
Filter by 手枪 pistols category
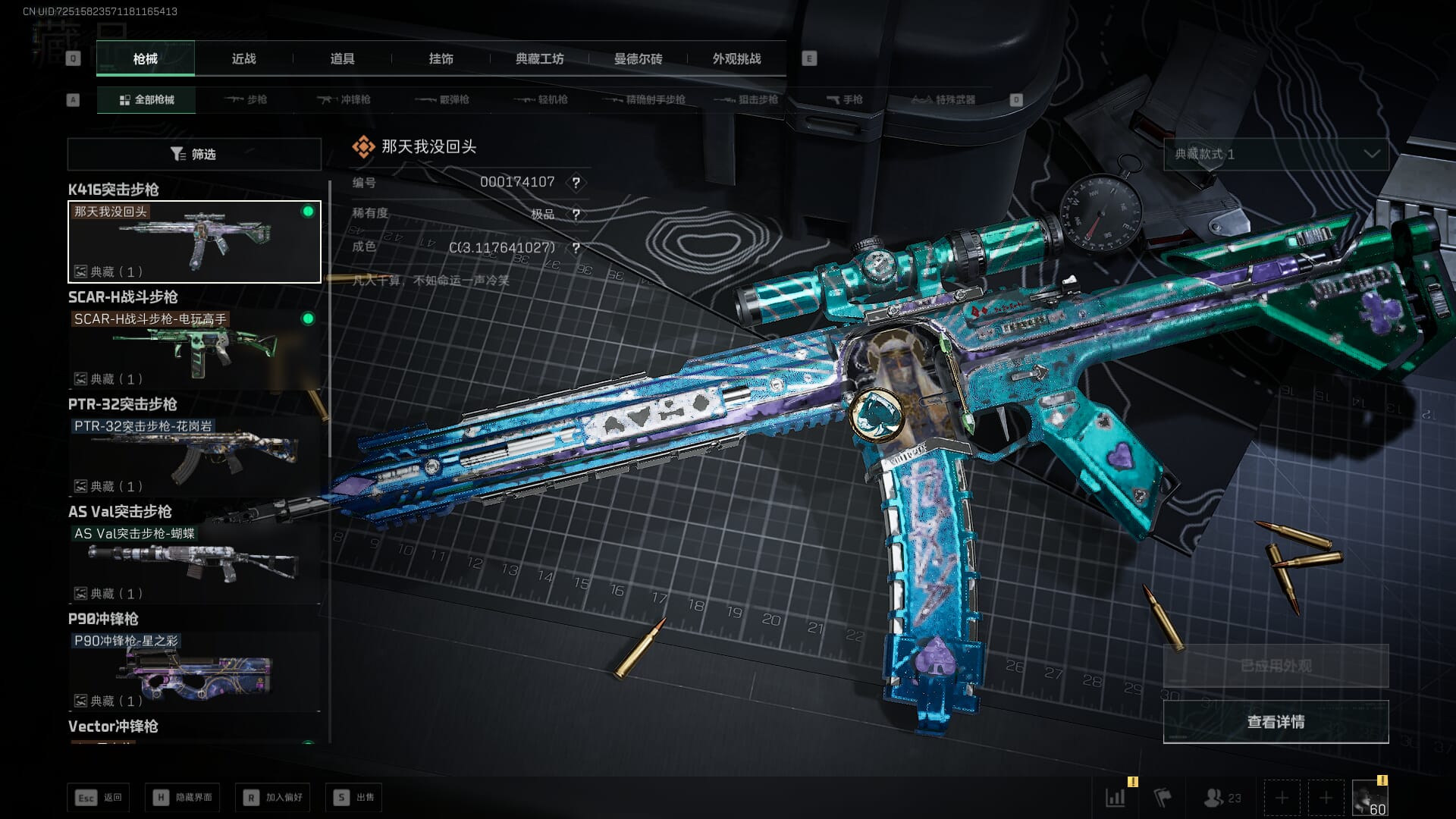pos(844,99)
